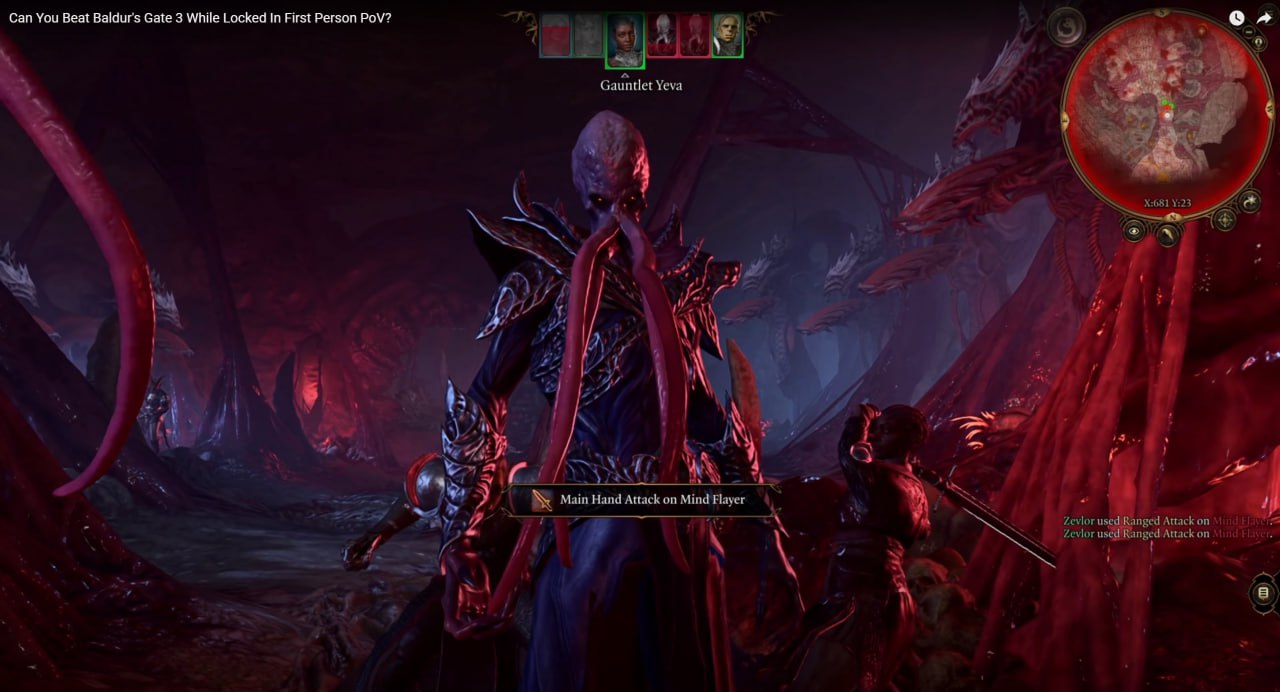Click the YouTube Watch Later clock icon
This screenshot has width=1280, height=692.
coord(1237,18)
